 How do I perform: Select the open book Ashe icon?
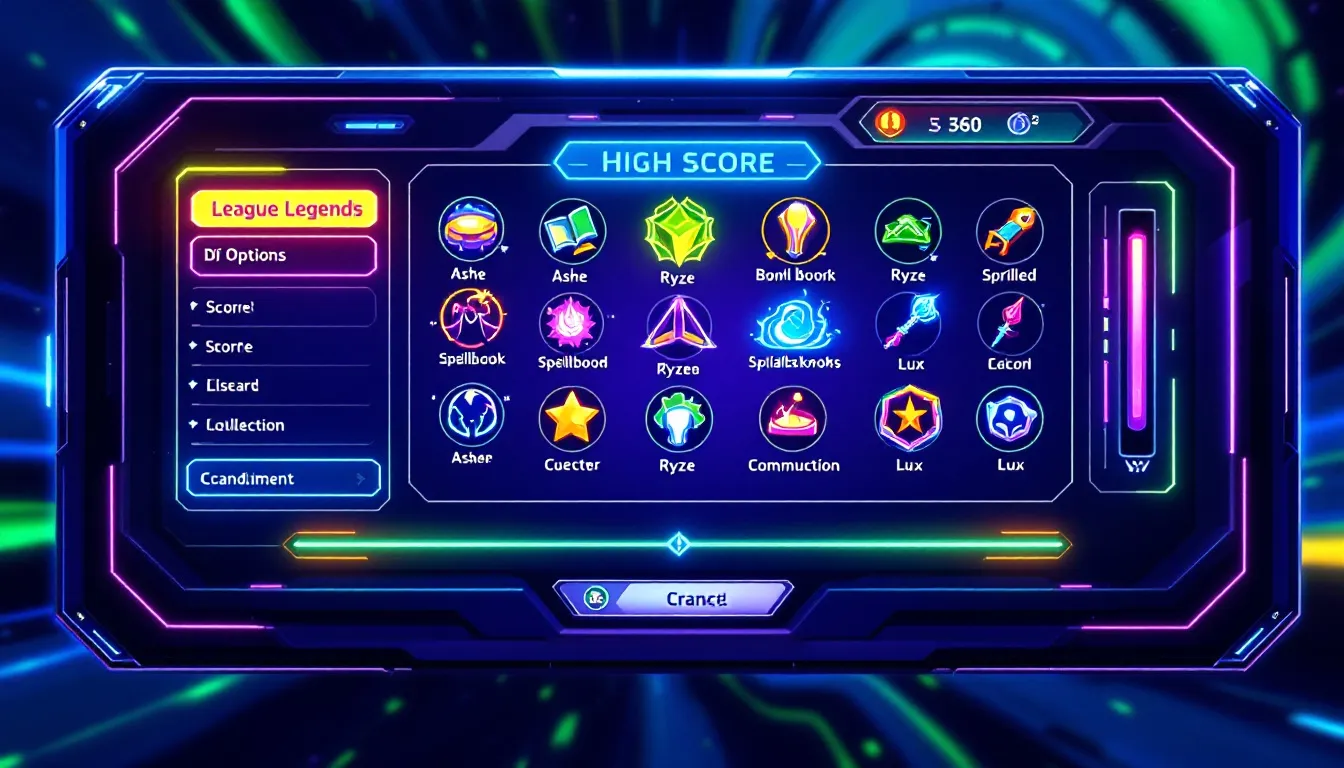[572, 231]
